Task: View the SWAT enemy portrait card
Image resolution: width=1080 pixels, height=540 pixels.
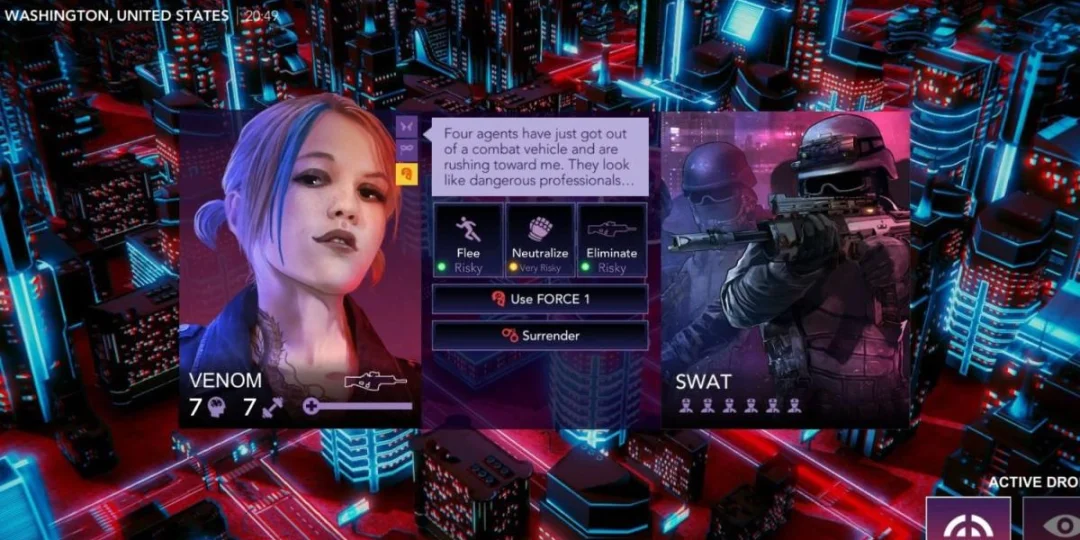Action: (x=785, y=260)
